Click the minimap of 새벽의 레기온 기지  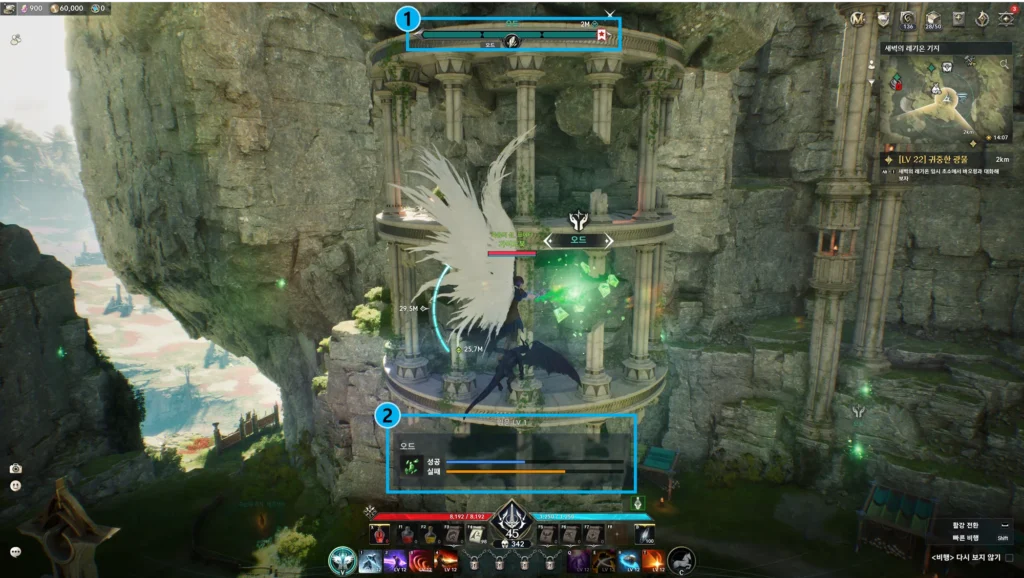coord(948,97)
